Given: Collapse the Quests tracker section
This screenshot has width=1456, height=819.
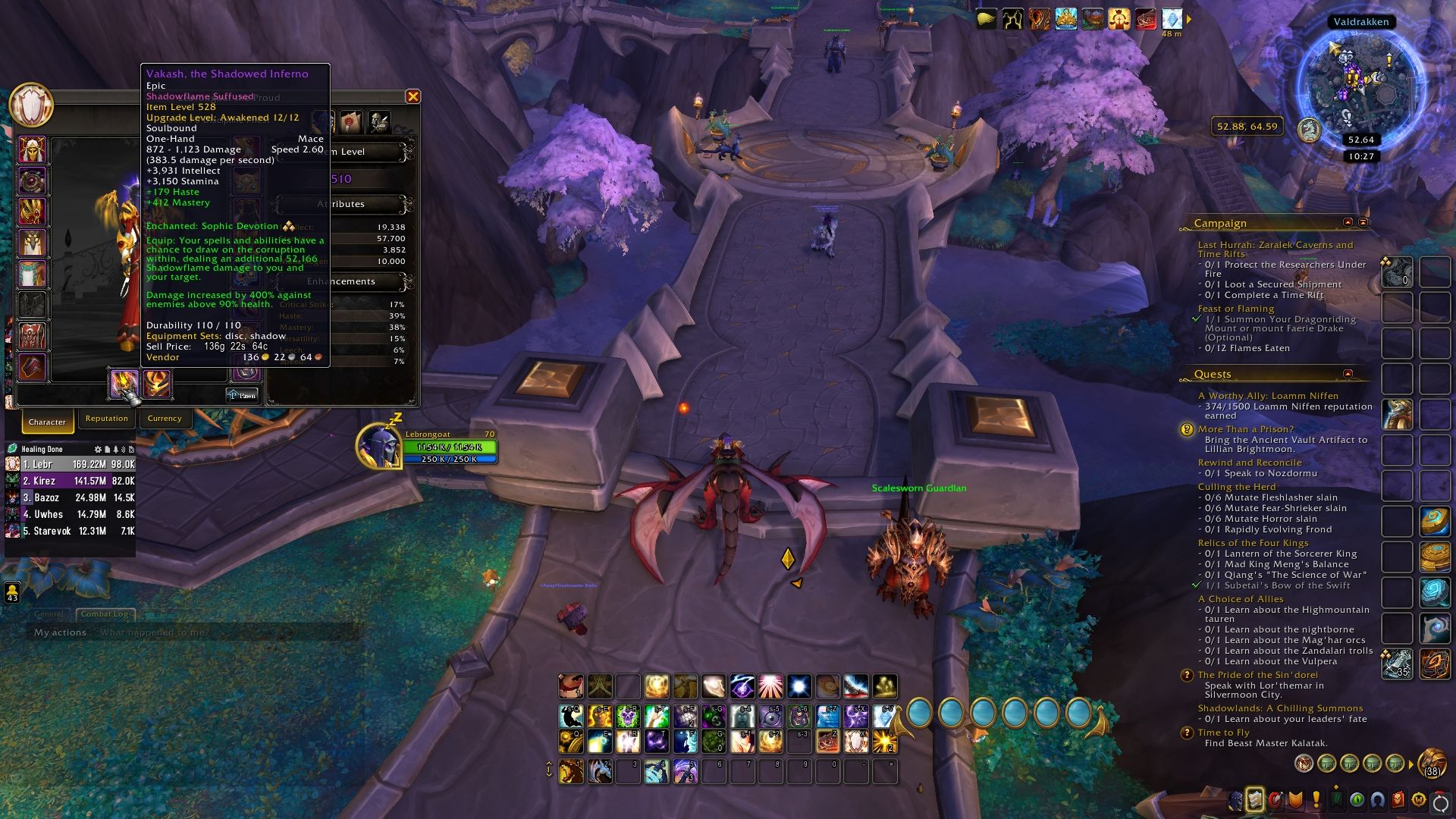Looking at the screenshot, I should point(1348,374).
